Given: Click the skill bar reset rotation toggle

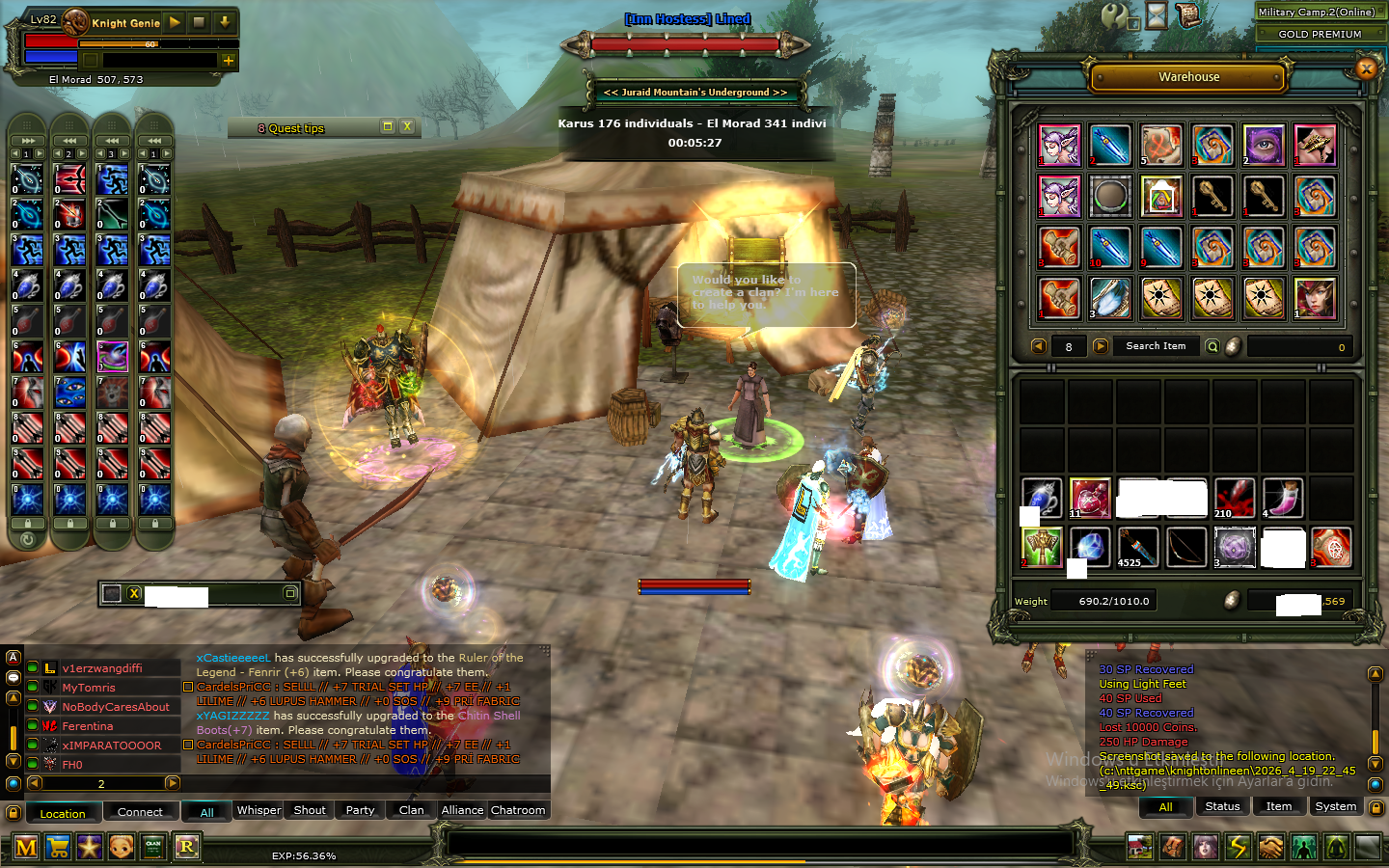Looking at the screenshot, I should (x=28, y=540).
